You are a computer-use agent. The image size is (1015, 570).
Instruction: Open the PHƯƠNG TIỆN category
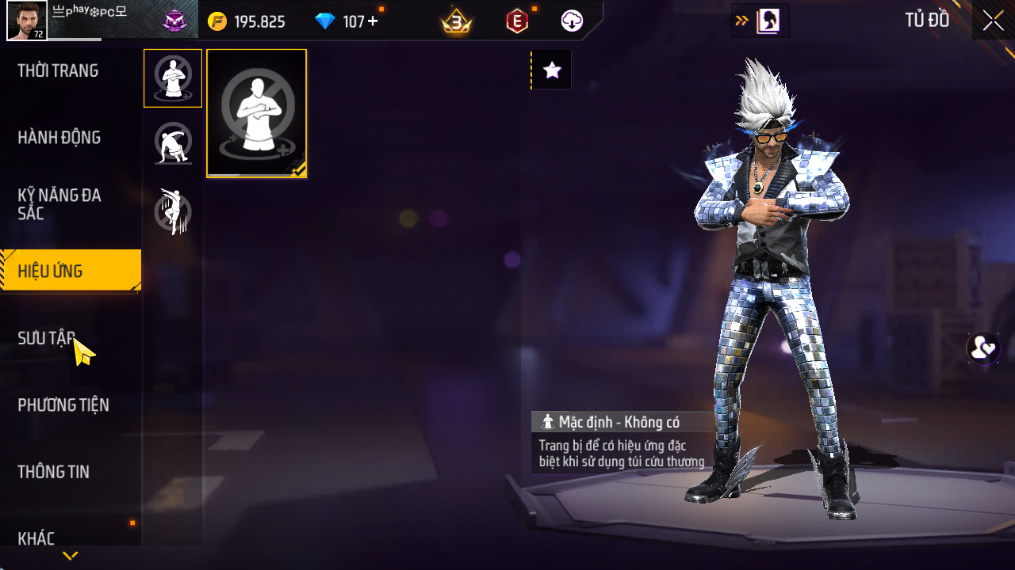[x=63, y=405]
